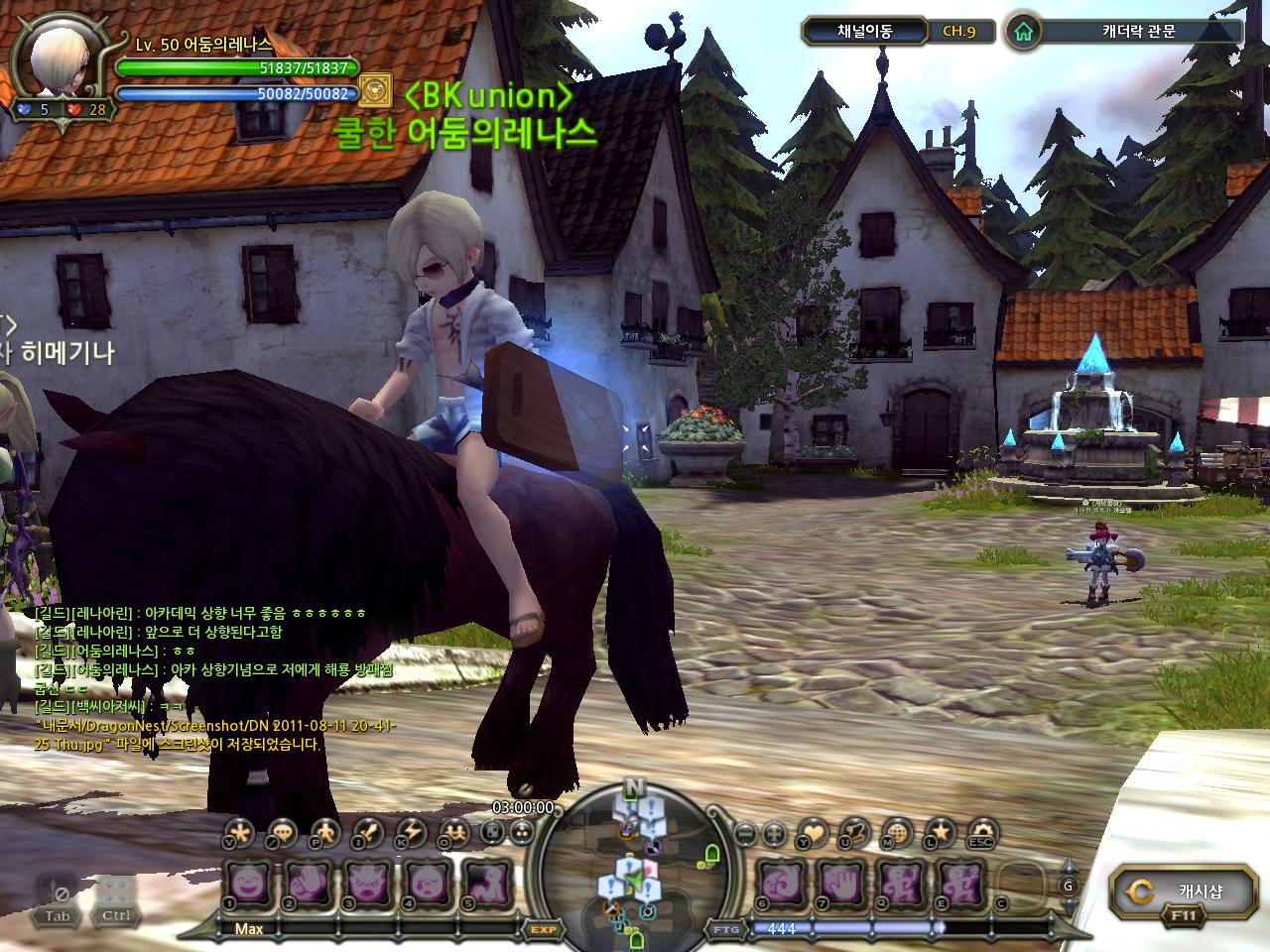Open the world map globe icon
Image resolution: width=1270 pixels, height=952 pixels.
[896, 833]
